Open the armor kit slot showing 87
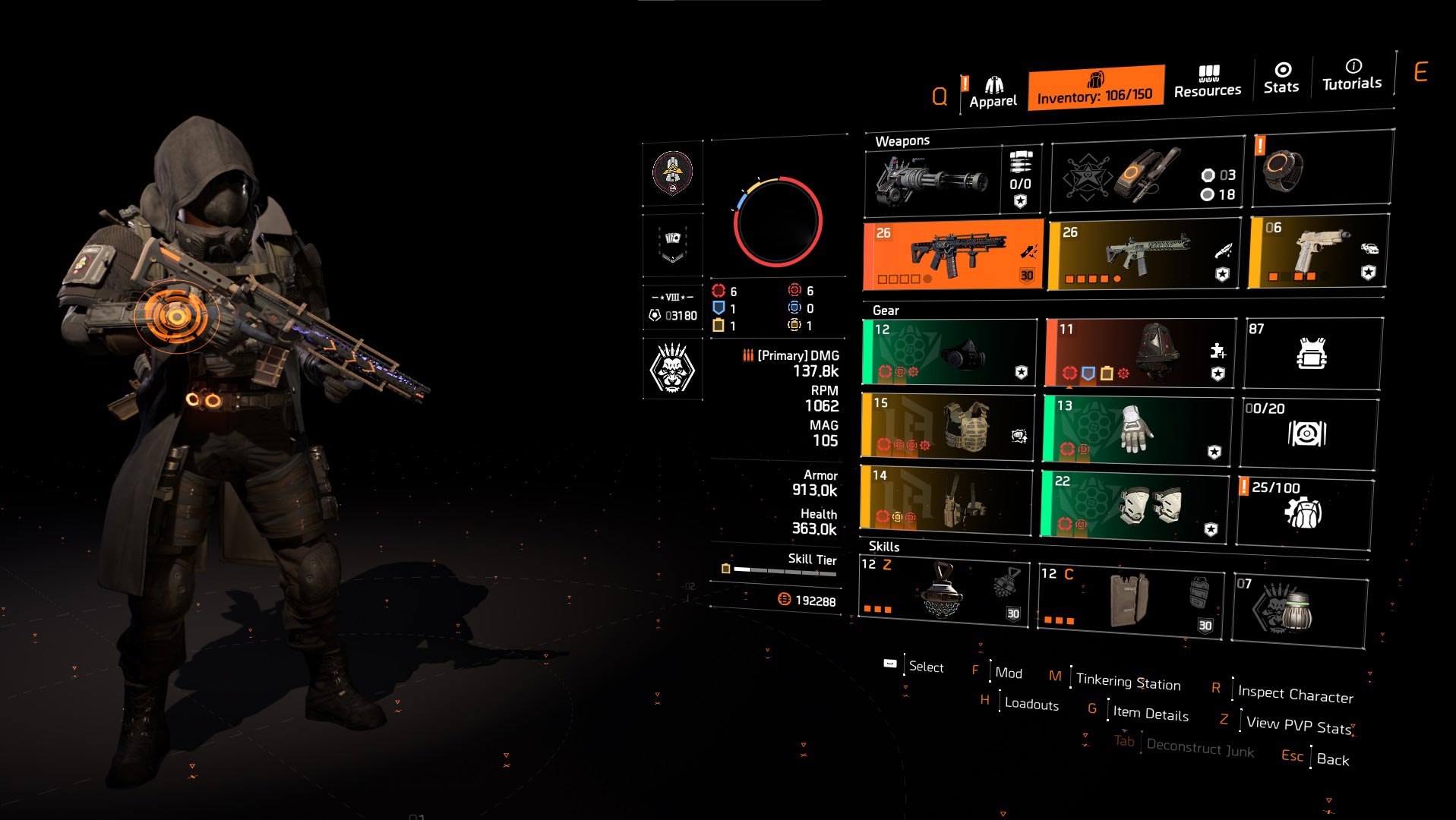The height and width of the screenshot is (820, 1456). (x=1312, y=353)
